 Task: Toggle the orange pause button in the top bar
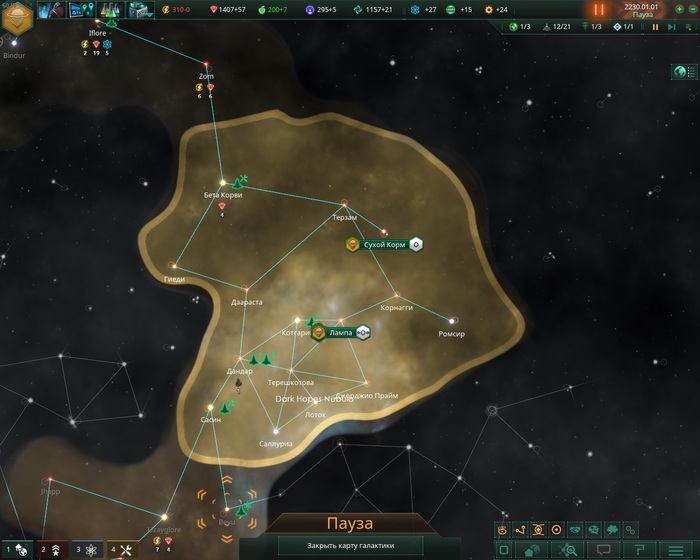599,9
